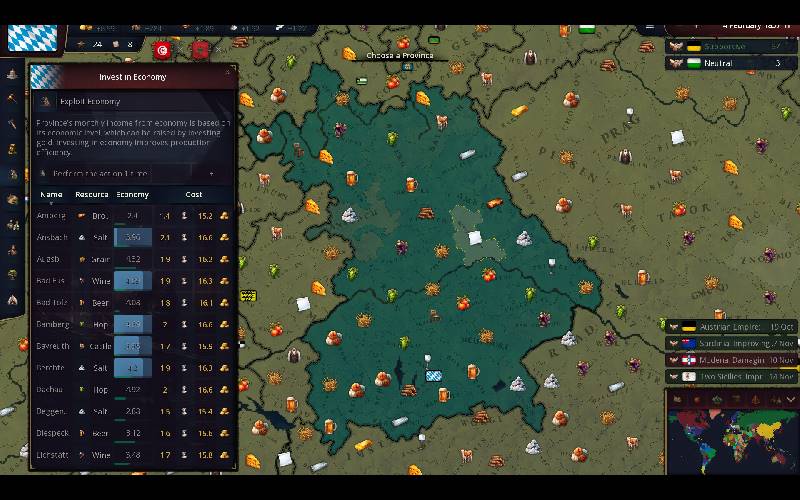Open the Tunisia flag notification
Viewport: 800px width, 500px height.
click(x=162, y=49)
